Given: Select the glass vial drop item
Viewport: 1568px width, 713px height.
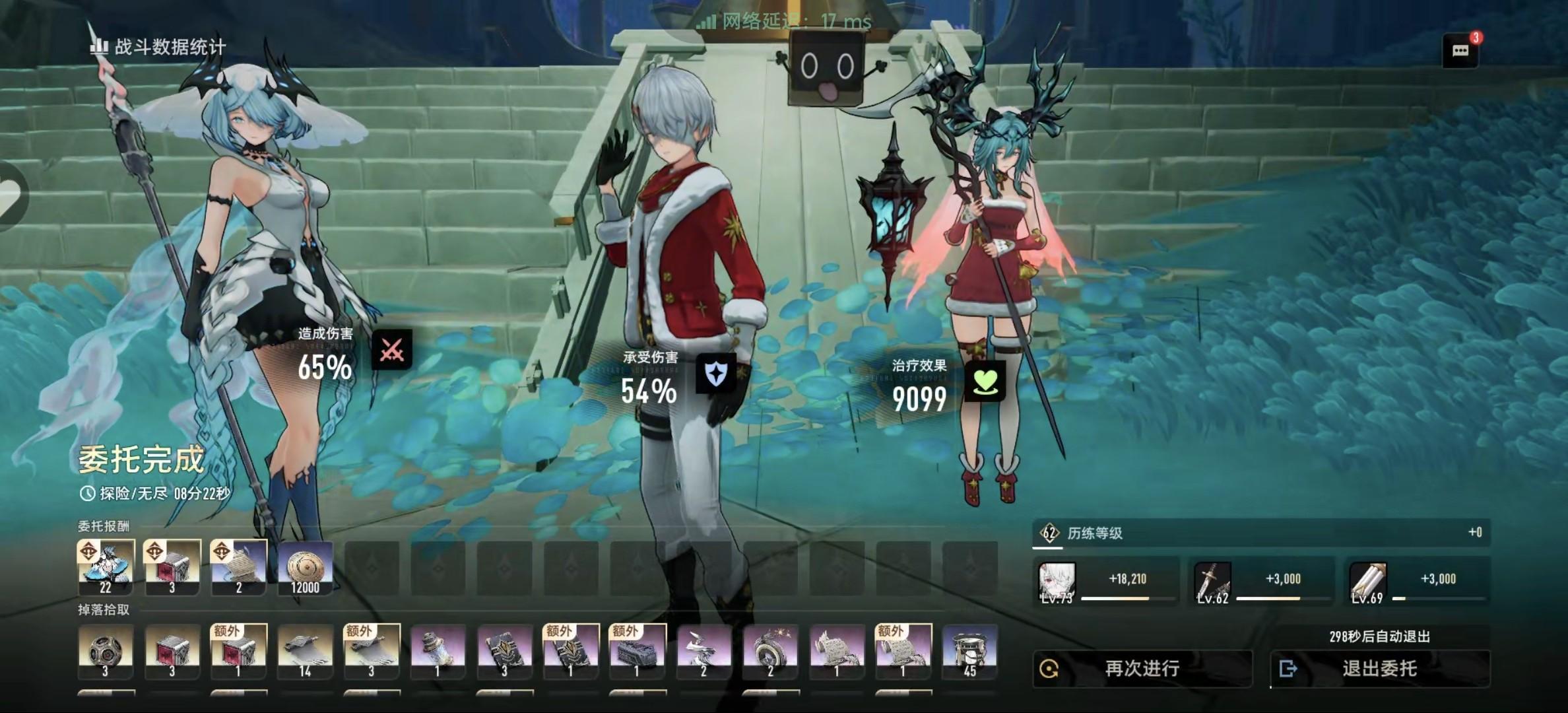Looking at the screenshot, I should coord(438,652).
